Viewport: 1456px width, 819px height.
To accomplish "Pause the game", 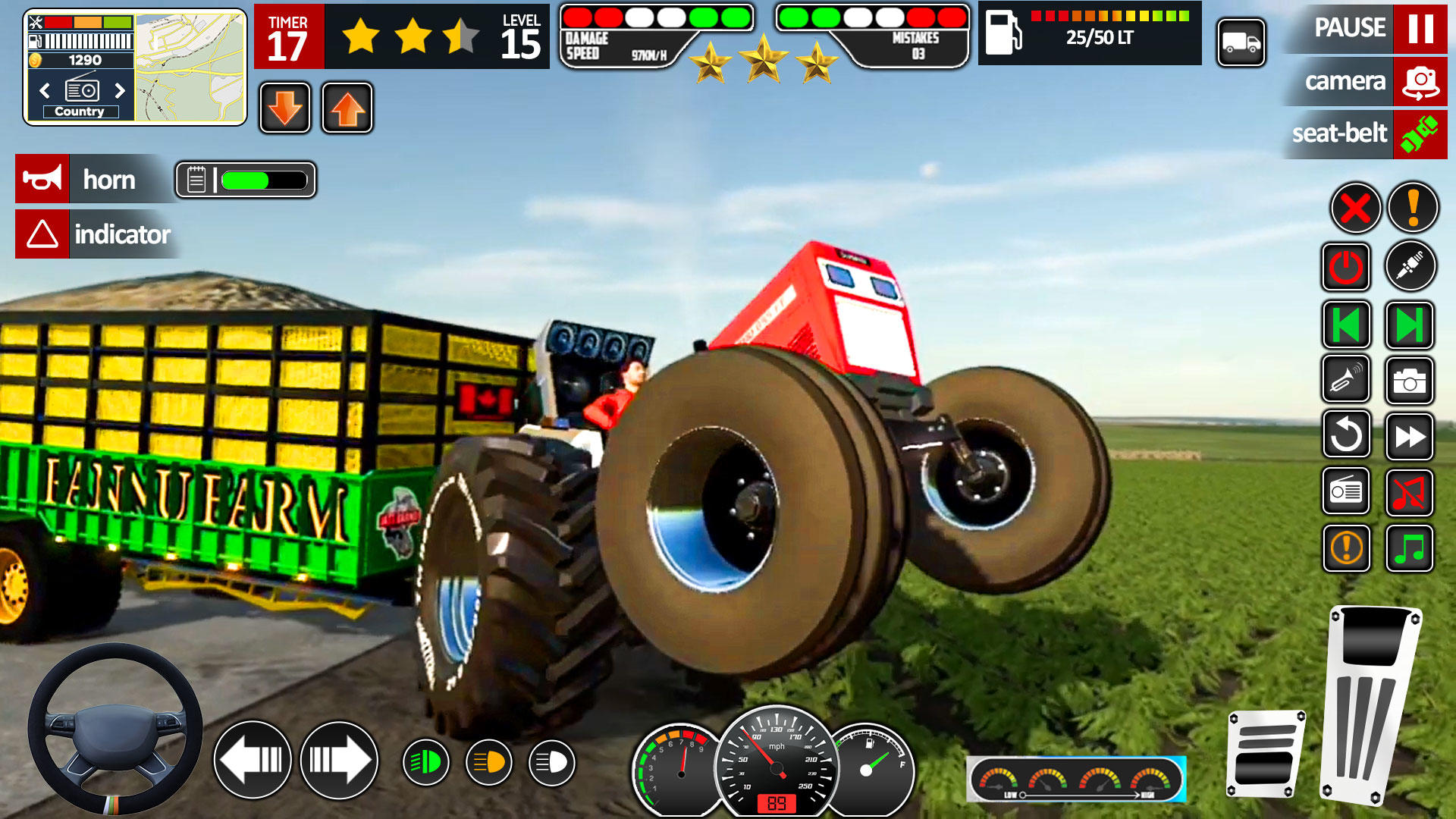I will [x=1420, y=29].
